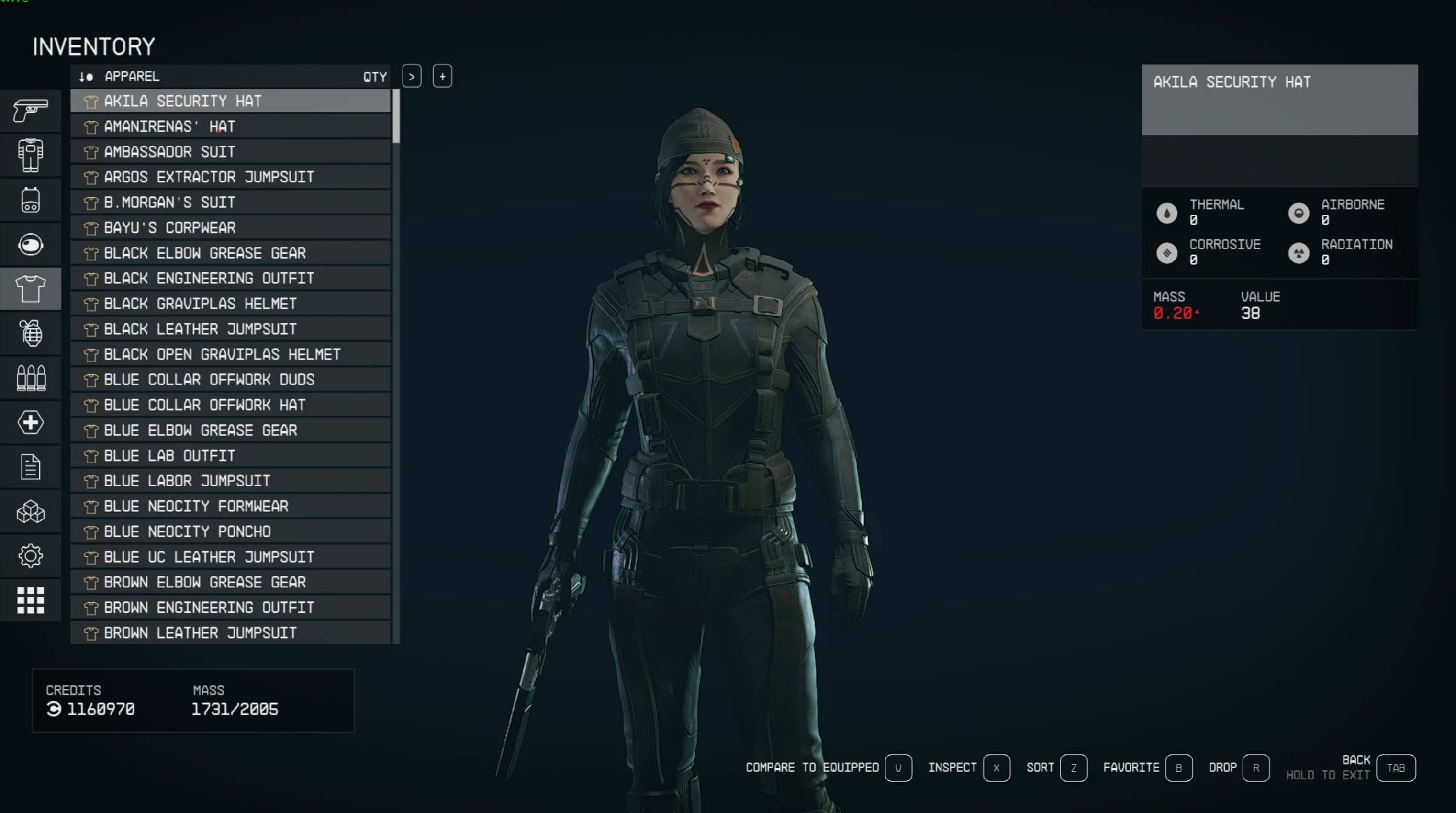The height and width of the screenshot is (813, 1456).
Task: Pick the Blue Neocity Poncho item
Action: point(230,531)
